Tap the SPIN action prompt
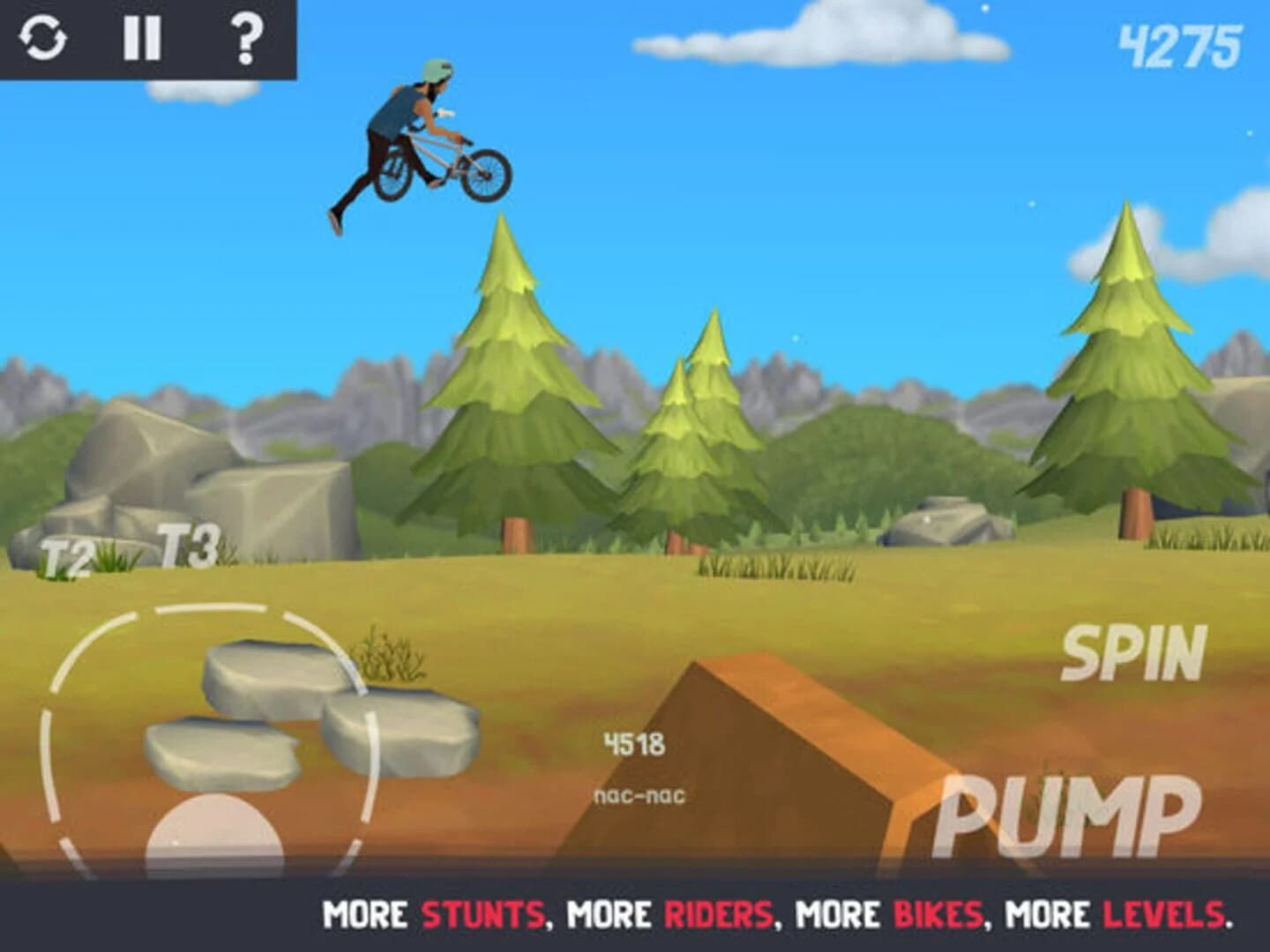1270x952 pixels. (x=1133, y=652)
